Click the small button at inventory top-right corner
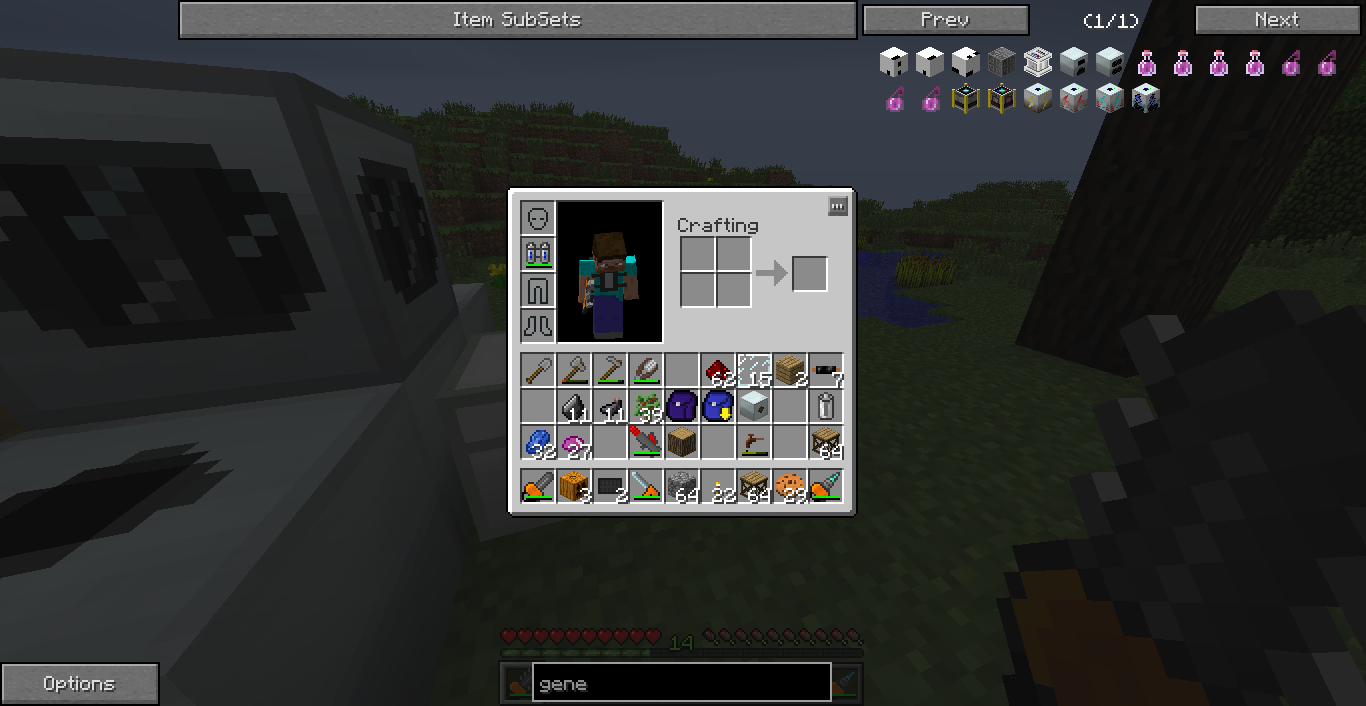 [838, 206]
